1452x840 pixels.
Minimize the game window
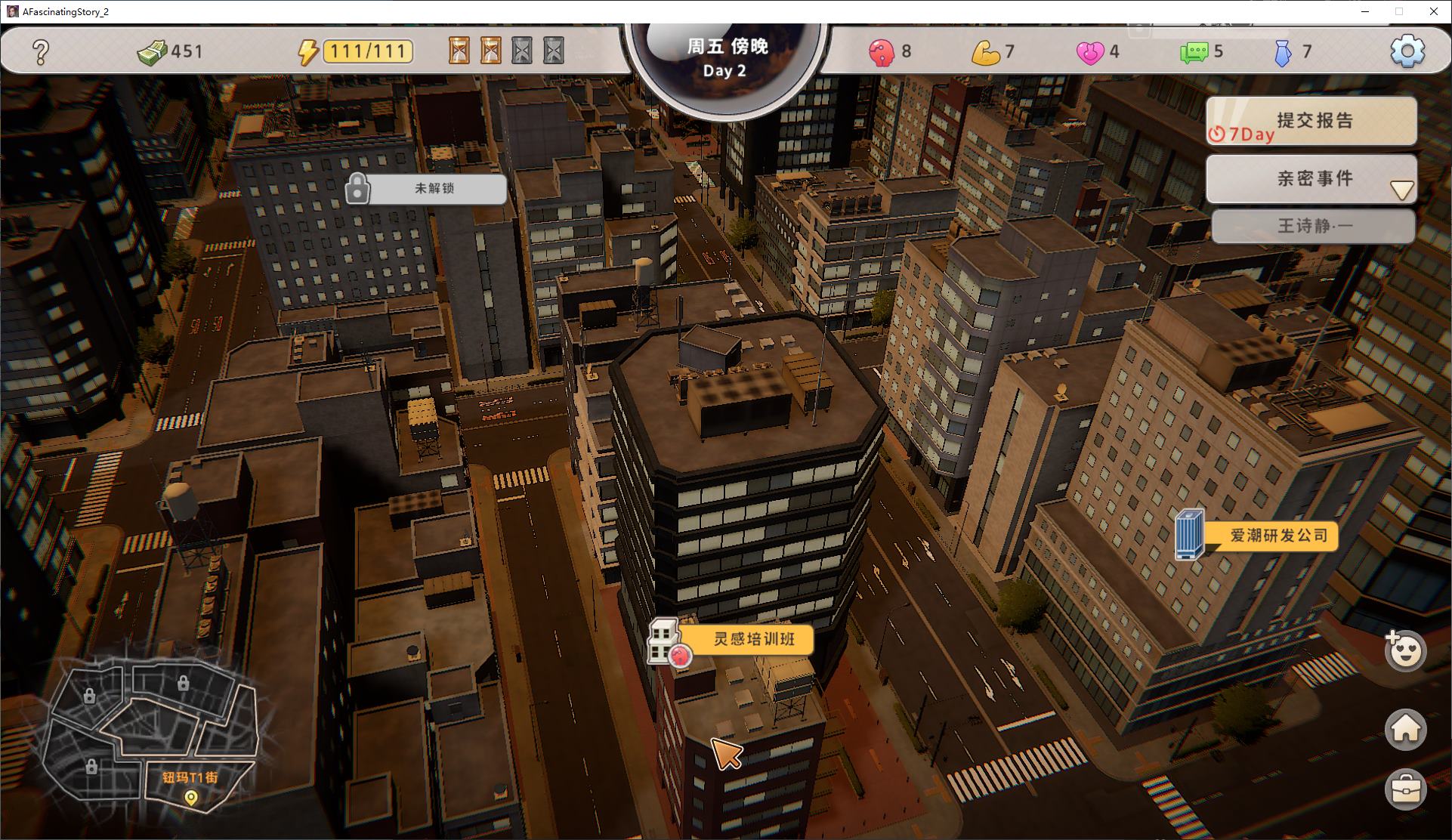(1365, 11)
